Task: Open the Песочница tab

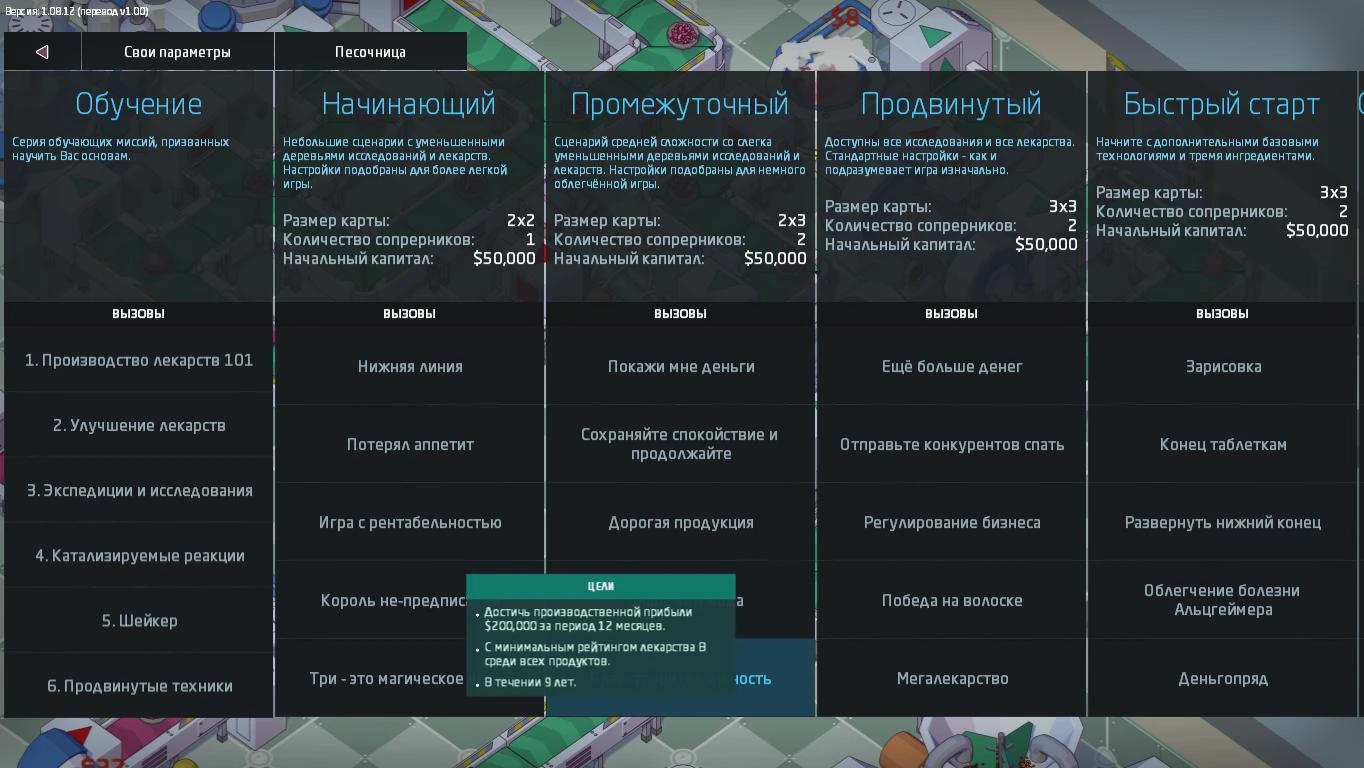Action: 370,51
